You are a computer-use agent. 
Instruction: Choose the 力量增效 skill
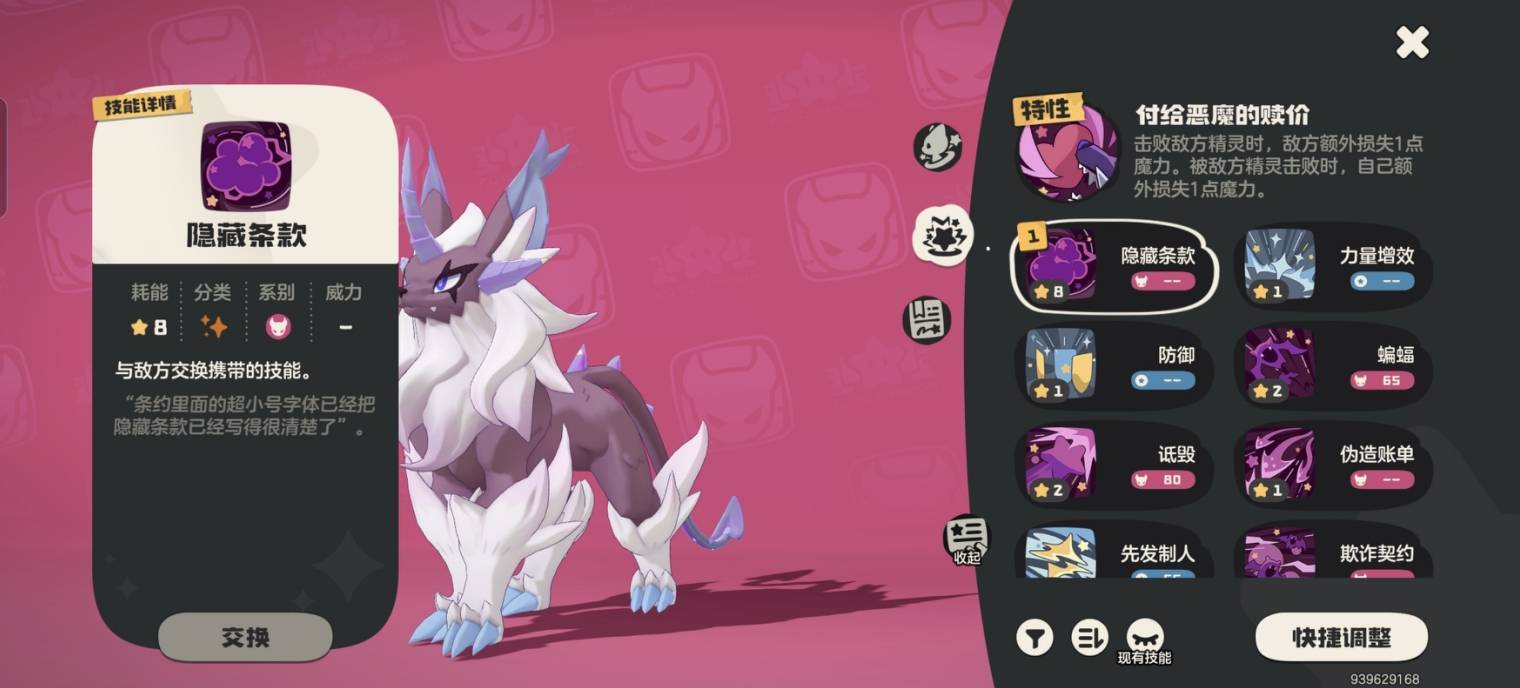point(1332,265)
